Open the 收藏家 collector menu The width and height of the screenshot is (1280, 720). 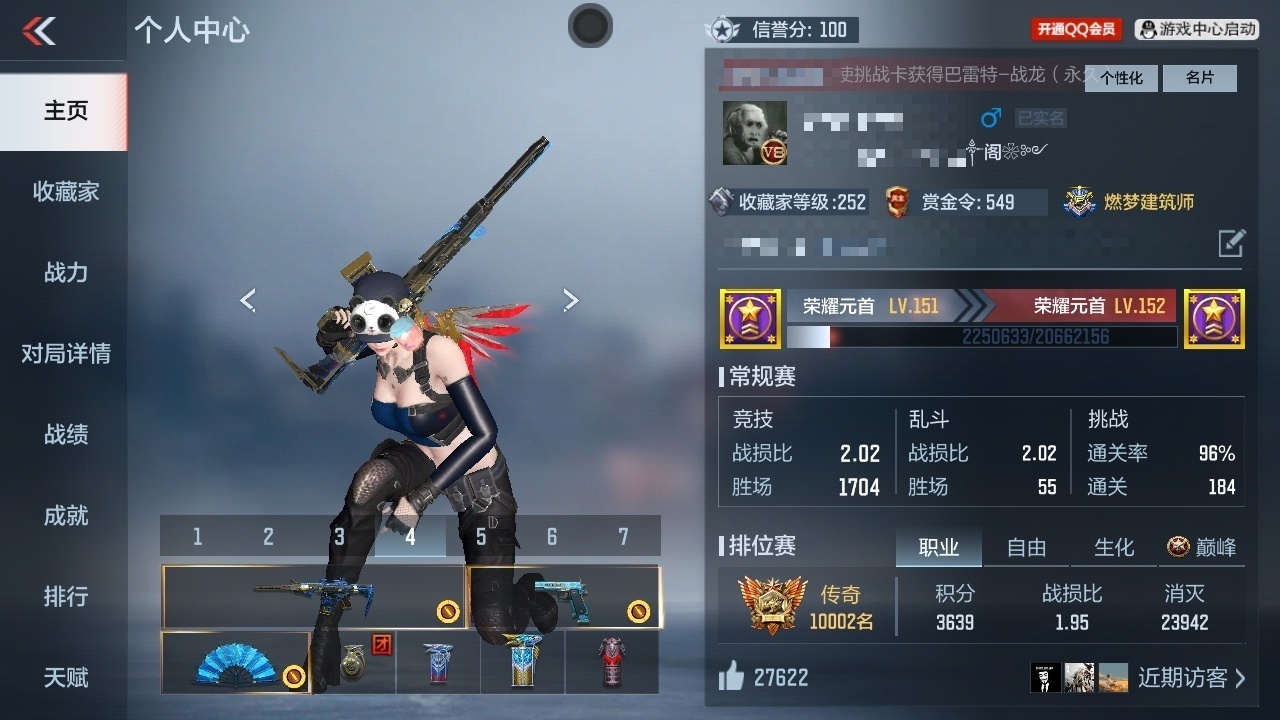coord(65,191)
